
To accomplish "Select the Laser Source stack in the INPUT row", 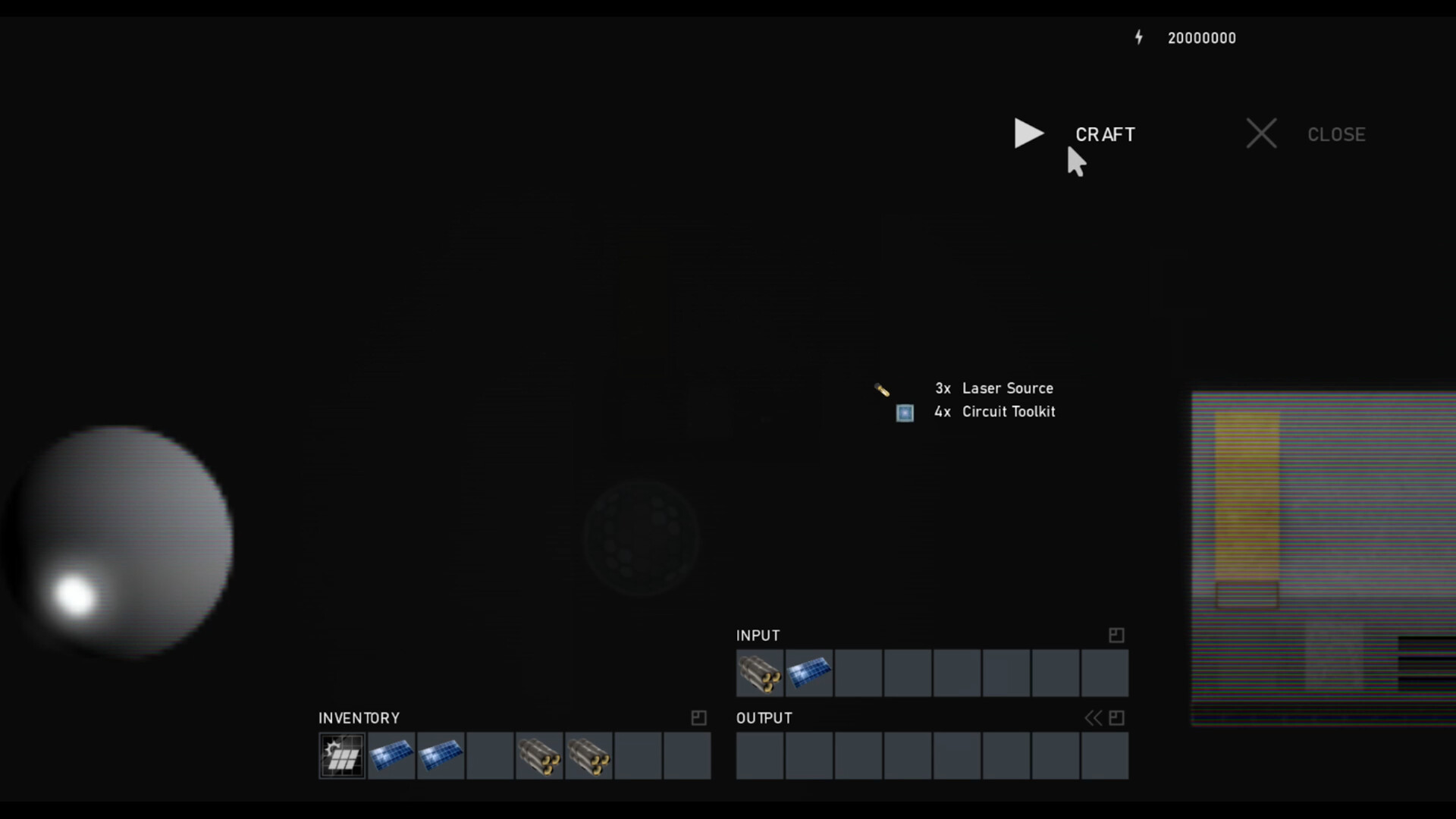I will [x=760, y=673].
